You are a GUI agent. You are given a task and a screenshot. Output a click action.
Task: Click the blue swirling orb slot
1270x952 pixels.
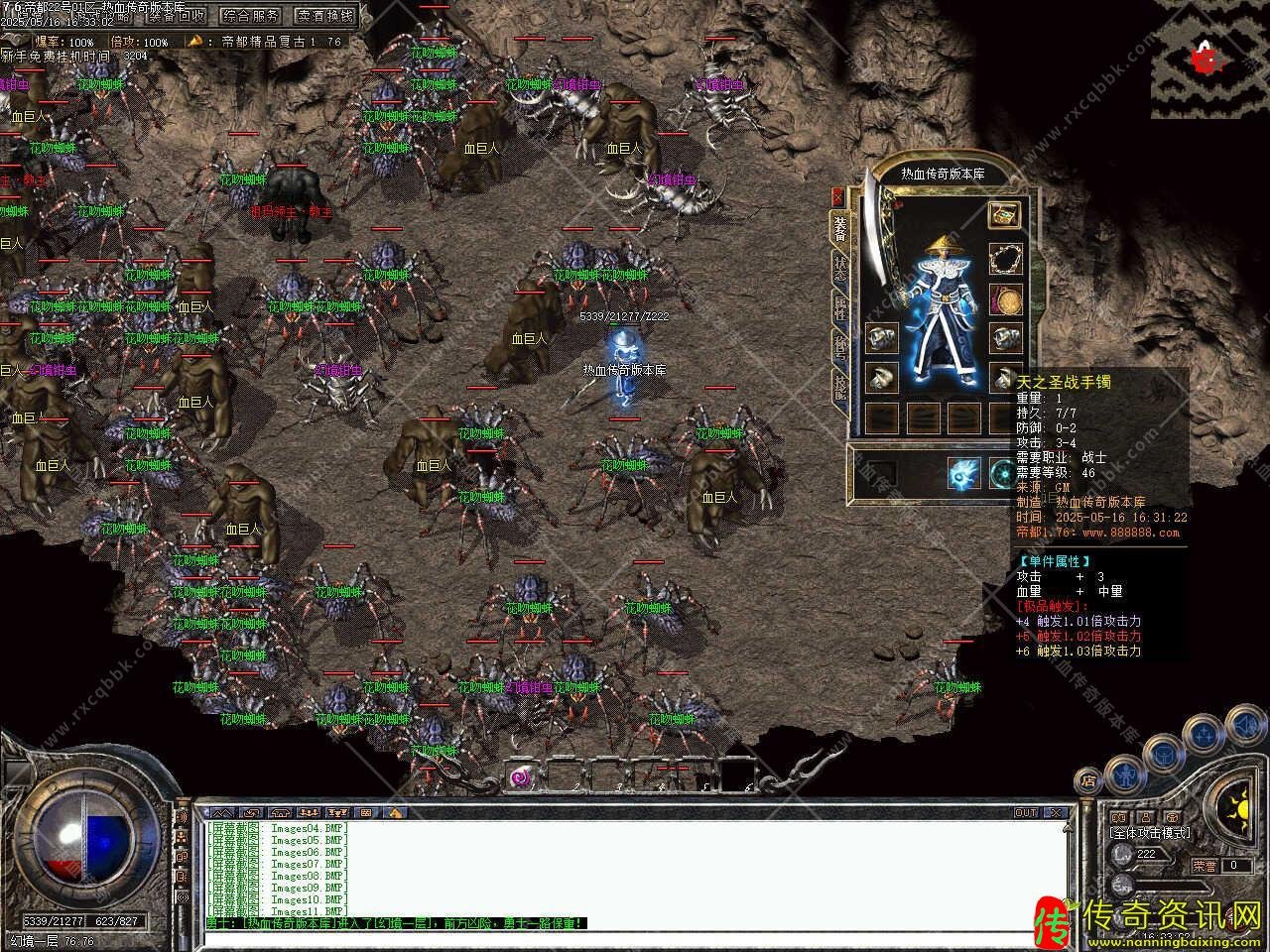point(963,472)
